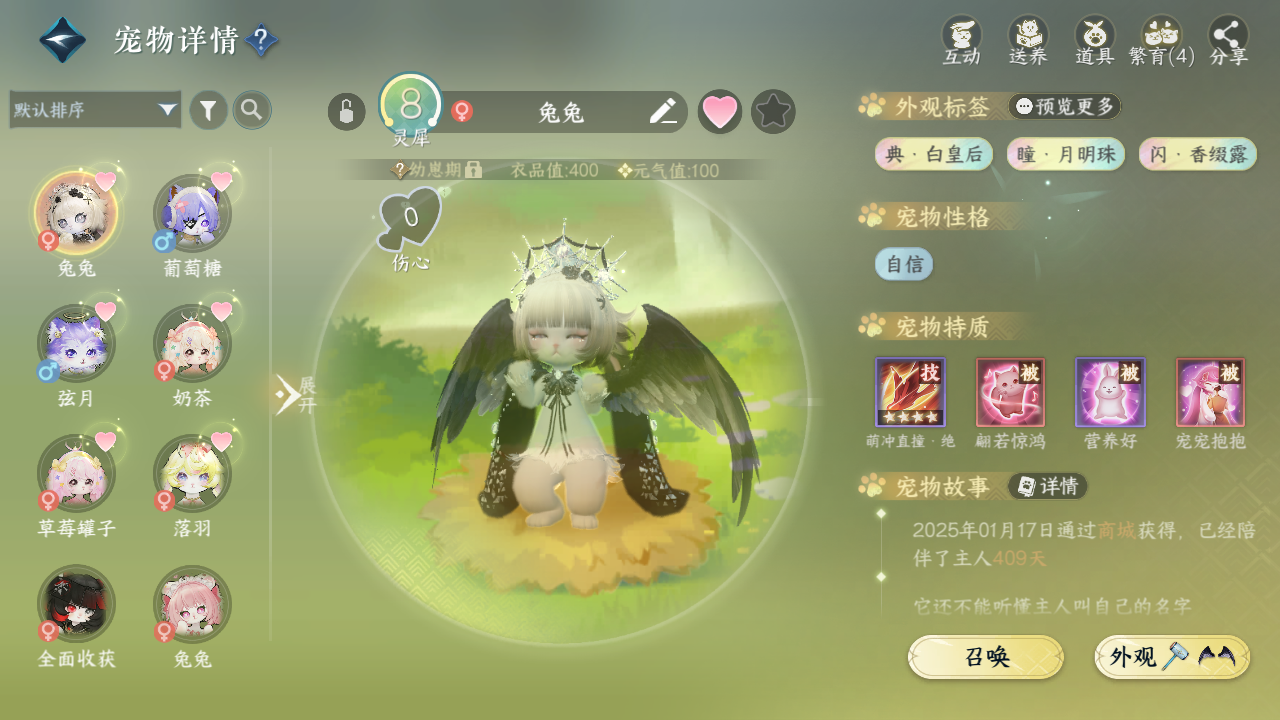
Task: Select the pet named 全面收获
Action: point(76,605)
